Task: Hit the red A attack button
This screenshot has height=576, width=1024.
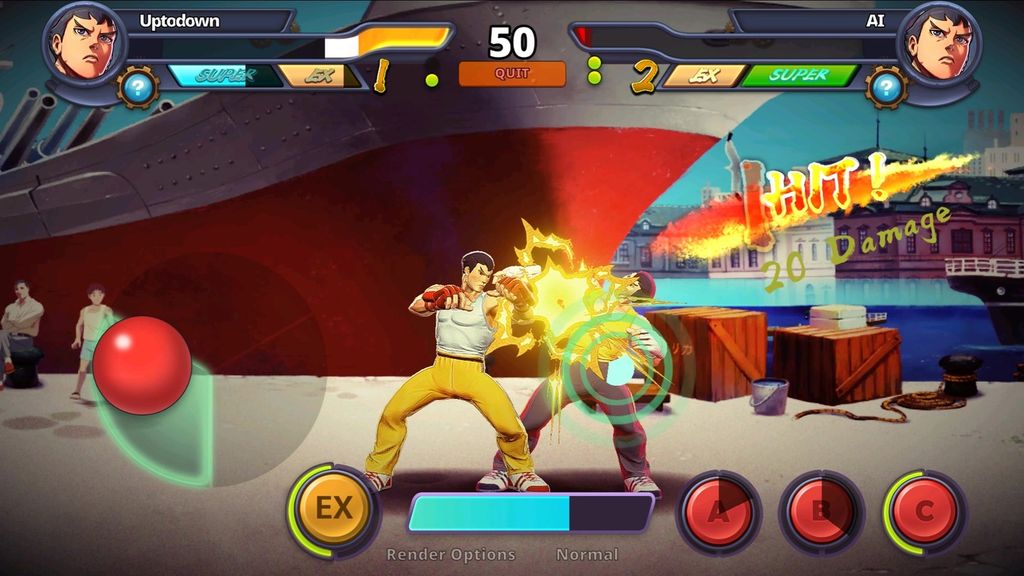Action: 718,513
